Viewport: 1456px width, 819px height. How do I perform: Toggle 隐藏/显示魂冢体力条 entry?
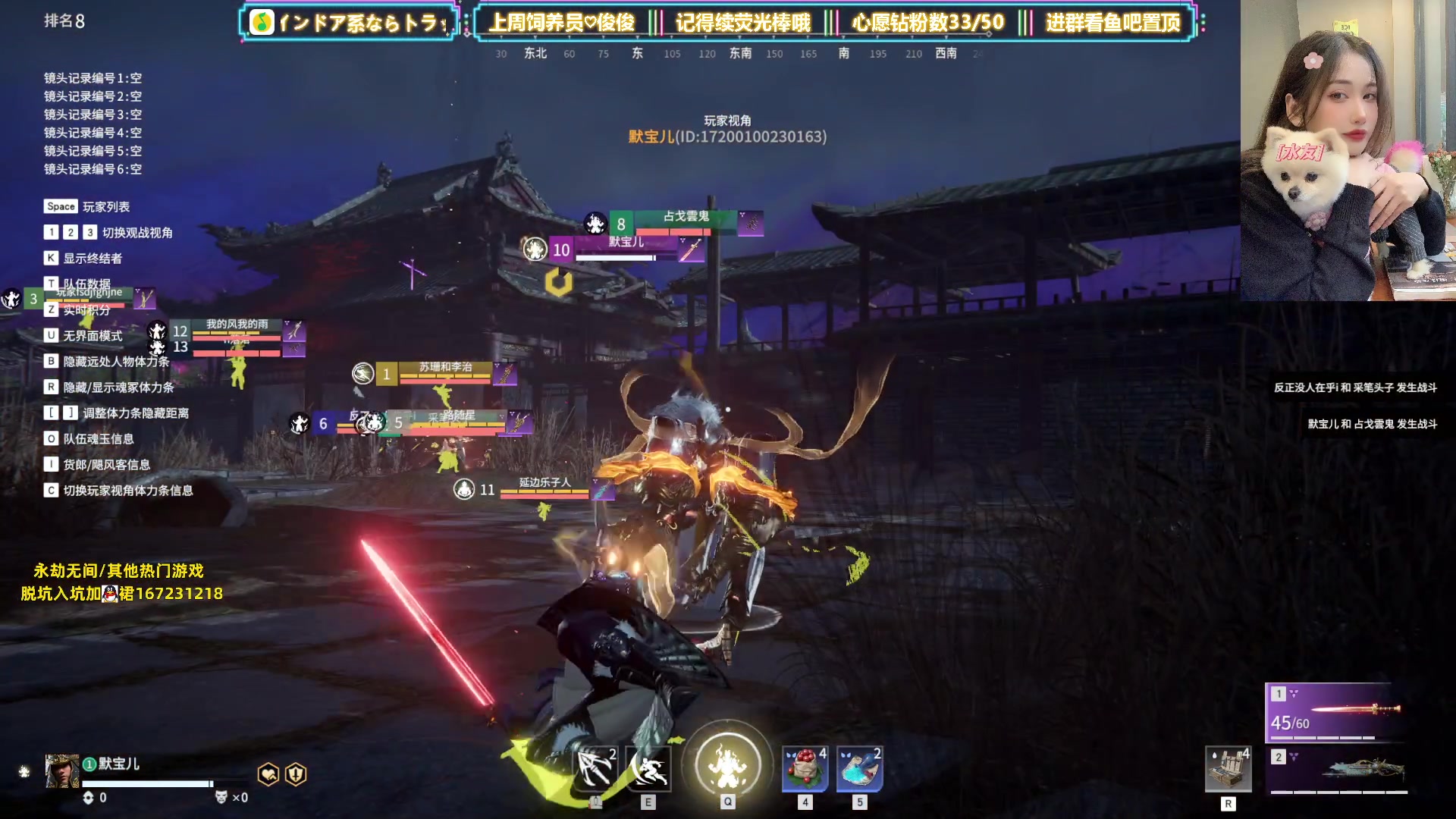coord(118,388)
